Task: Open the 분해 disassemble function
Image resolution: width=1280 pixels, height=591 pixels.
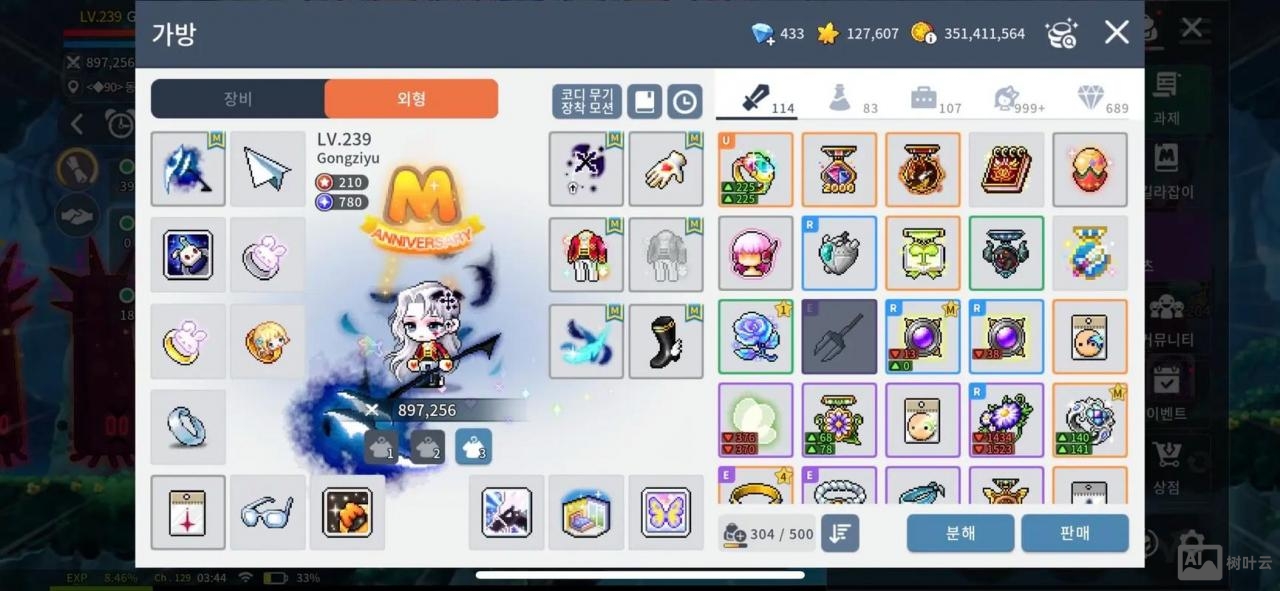Action: tap(960, 533)
